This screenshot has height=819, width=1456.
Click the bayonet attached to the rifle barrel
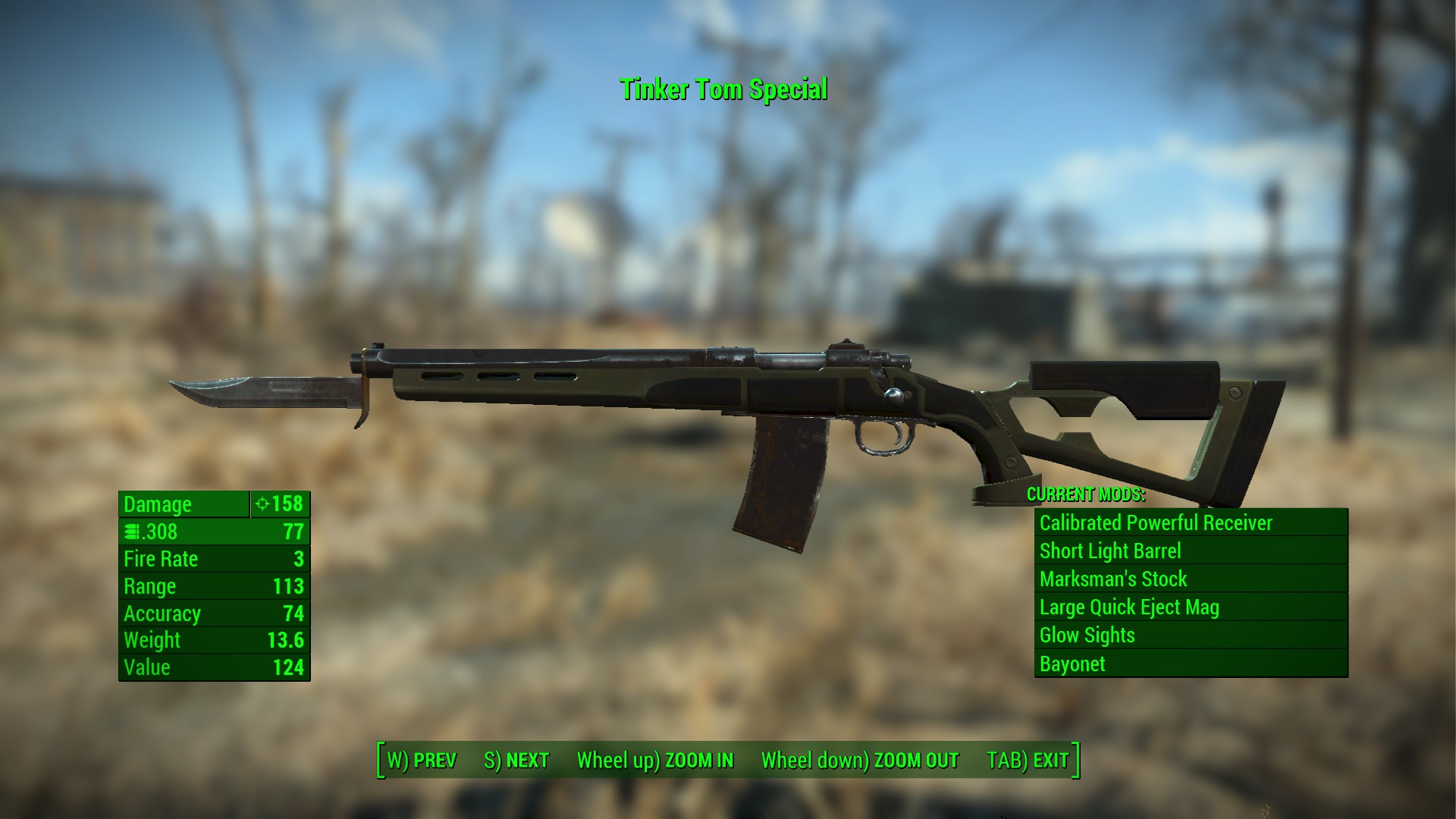(265, 391)
